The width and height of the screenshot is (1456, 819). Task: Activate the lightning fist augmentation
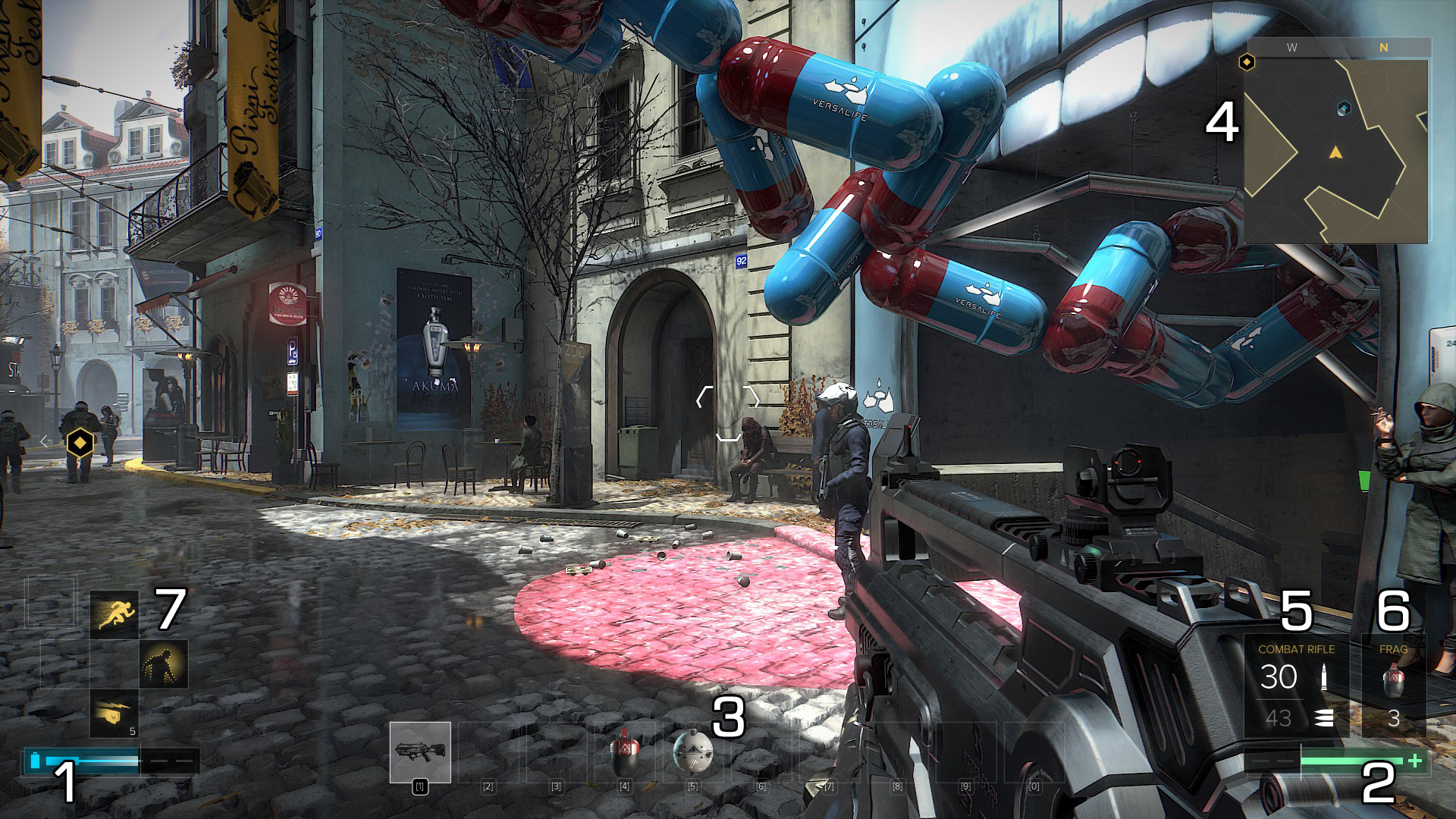tap(115, 713)
